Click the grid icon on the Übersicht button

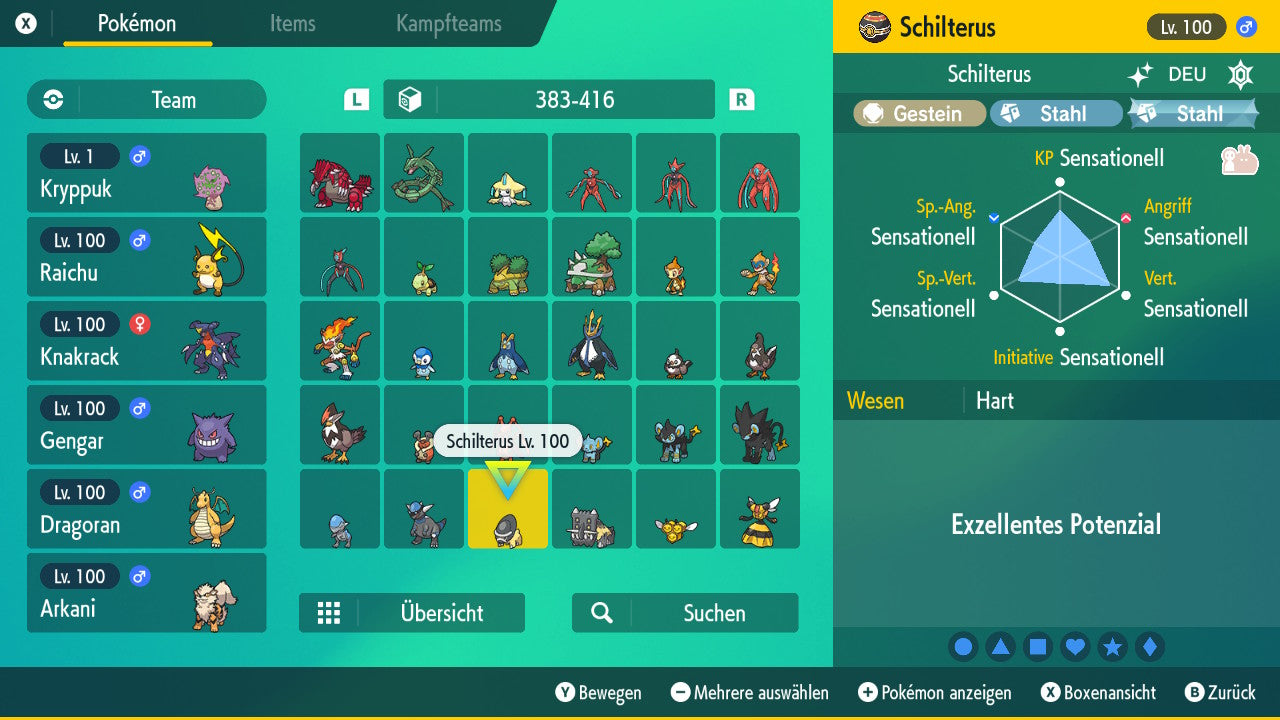pos(330,612)
